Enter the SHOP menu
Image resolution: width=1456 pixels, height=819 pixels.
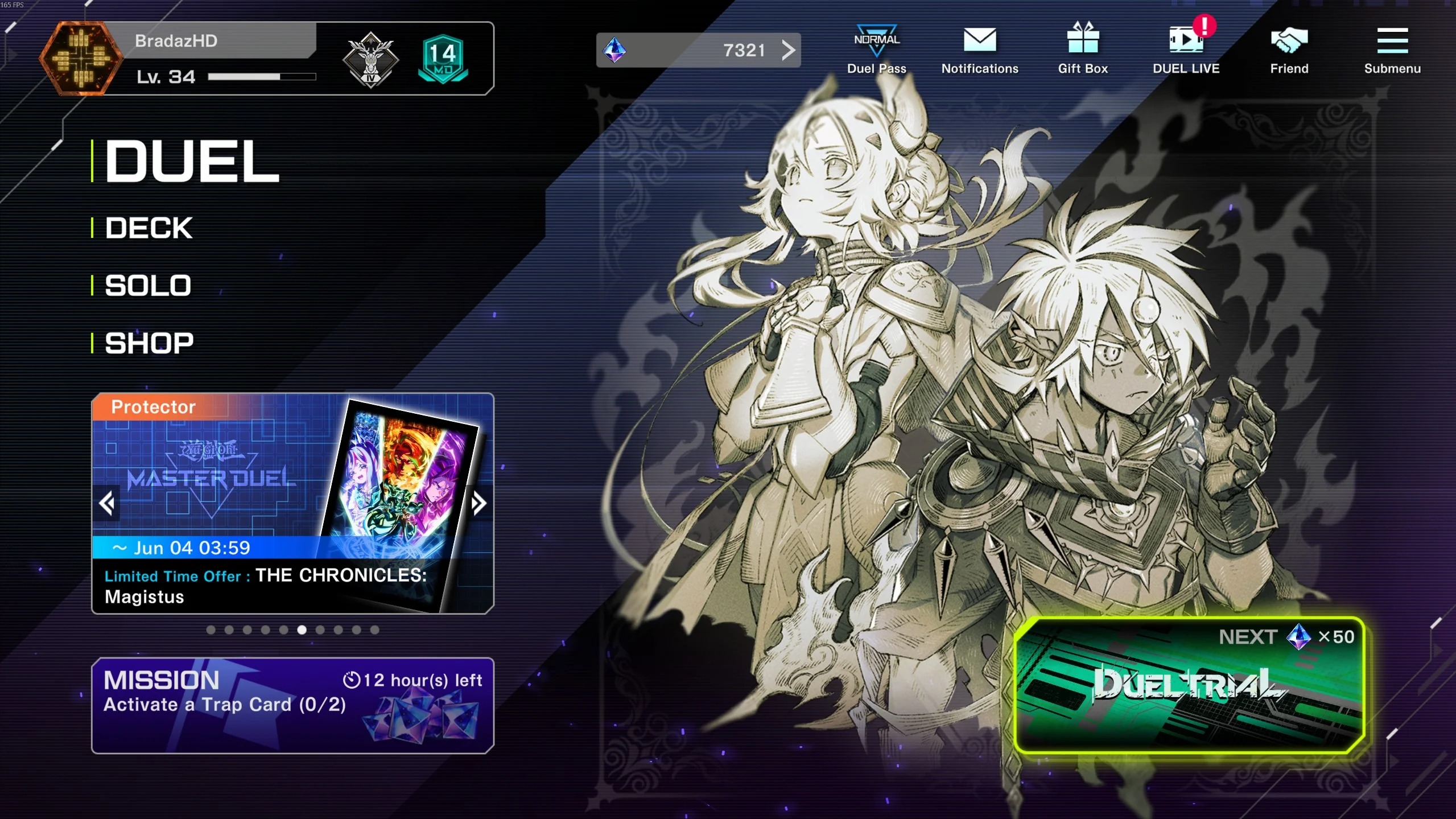[x=149, y=343]
